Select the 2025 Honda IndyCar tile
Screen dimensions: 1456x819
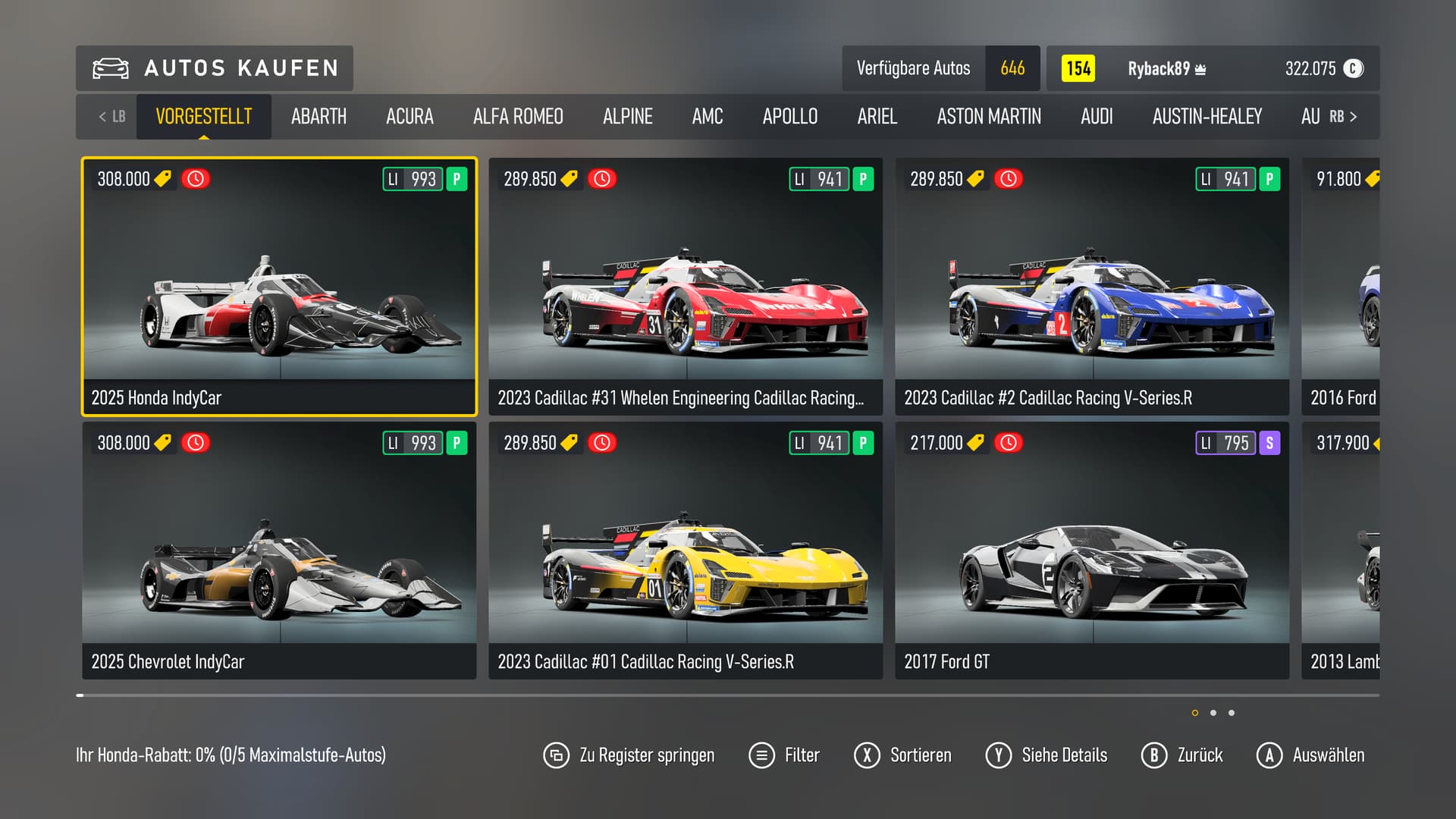(x=279, y=287)
